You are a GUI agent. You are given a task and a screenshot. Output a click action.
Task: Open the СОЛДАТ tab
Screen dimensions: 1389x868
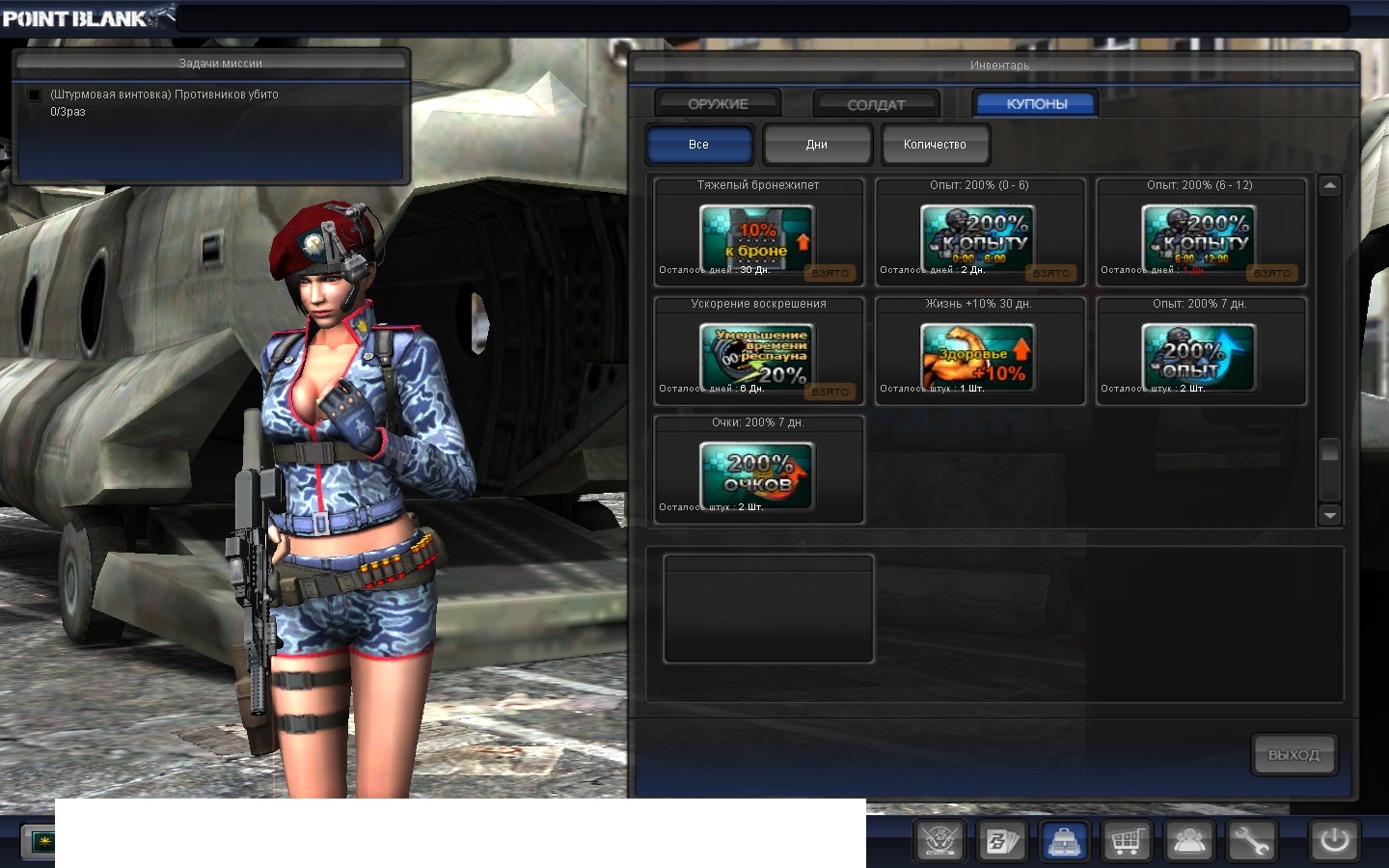pos(876,104)
